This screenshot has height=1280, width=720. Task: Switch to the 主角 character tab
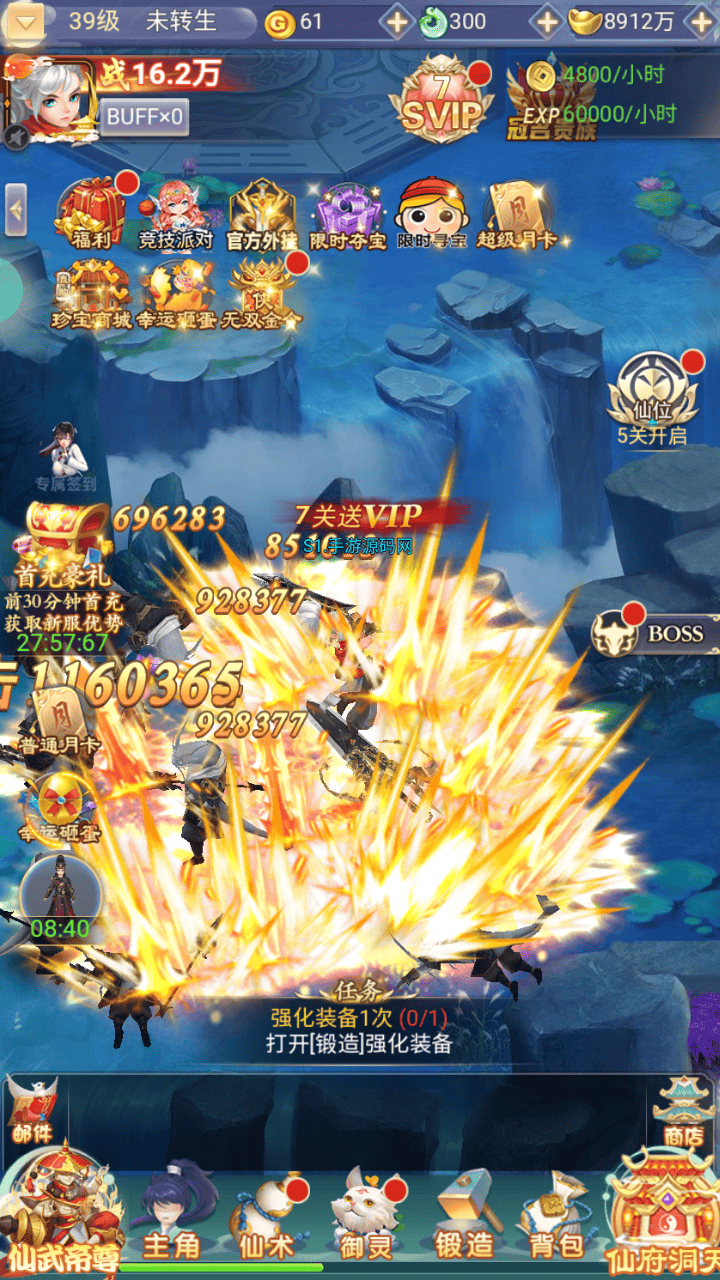[174, 1218]
